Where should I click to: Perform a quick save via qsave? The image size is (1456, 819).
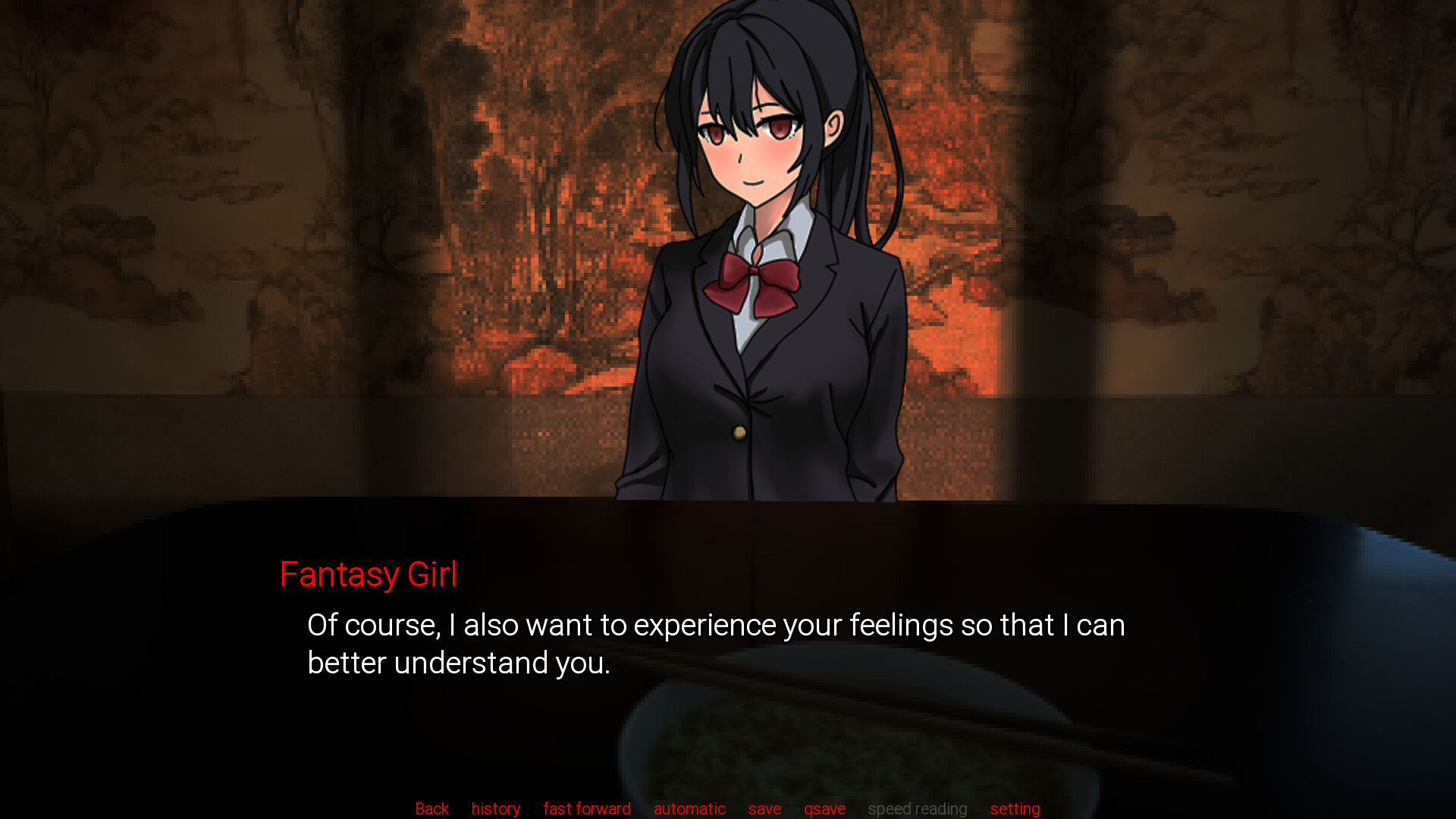(x=824, y=808)
